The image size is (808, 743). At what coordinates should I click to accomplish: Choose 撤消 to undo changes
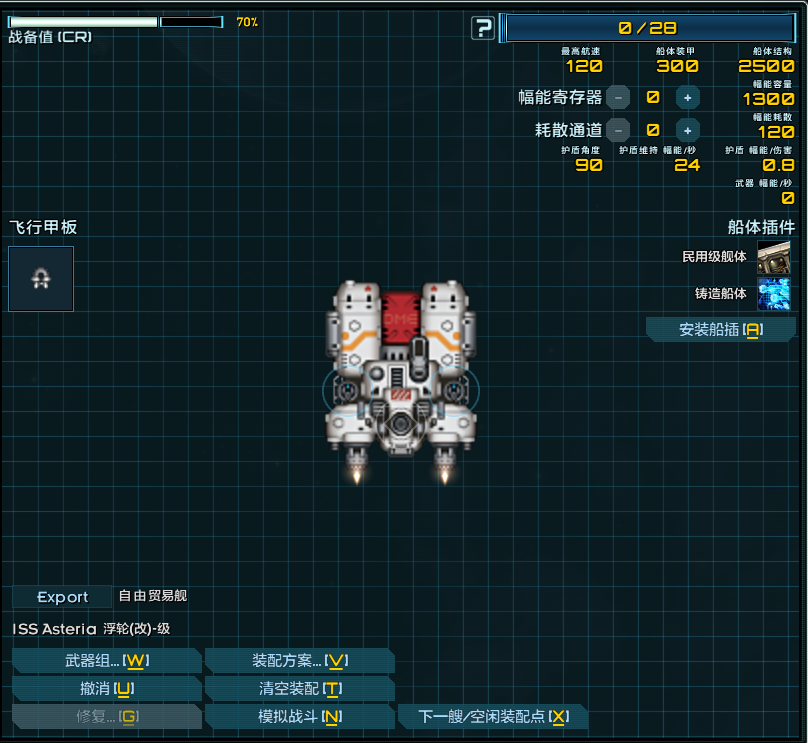(106, 689)
